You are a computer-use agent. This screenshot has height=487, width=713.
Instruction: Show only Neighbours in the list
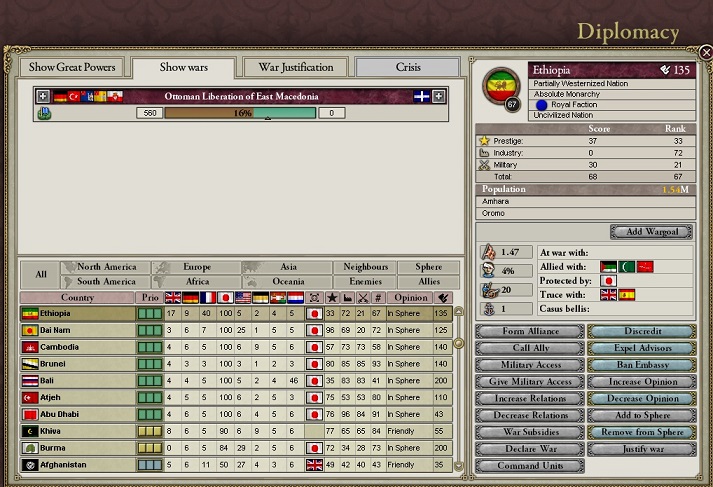click(365, 268)
